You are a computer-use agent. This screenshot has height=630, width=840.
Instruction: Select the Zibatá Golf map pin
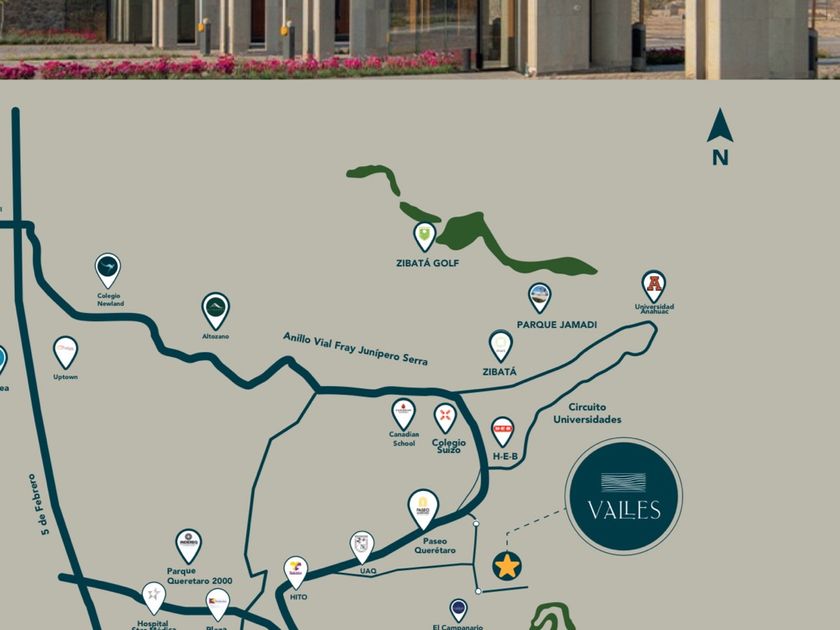coord(425,236)
